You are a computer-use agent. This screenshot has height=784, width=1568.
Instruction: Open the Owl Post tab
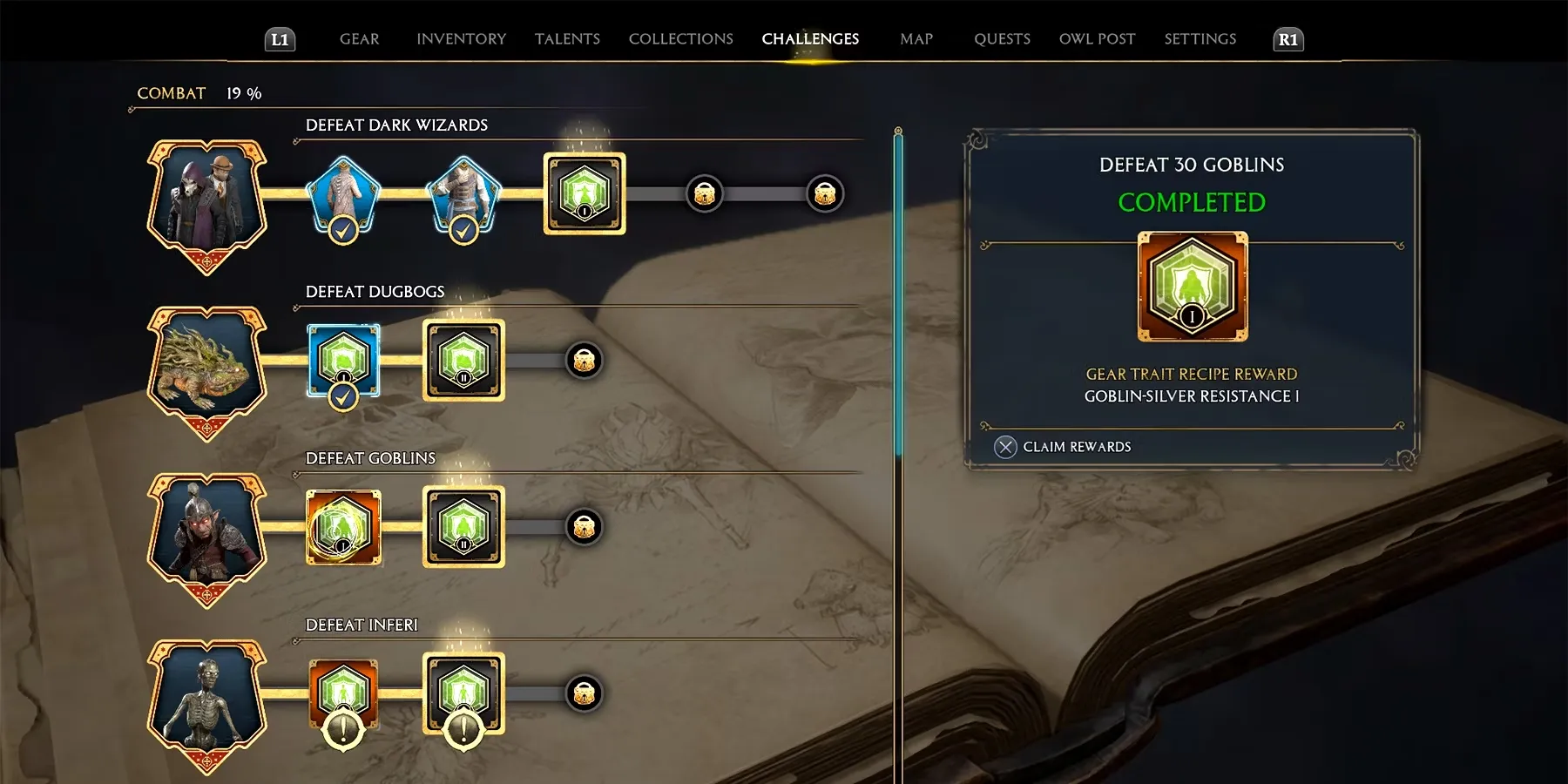[1097, 39]
